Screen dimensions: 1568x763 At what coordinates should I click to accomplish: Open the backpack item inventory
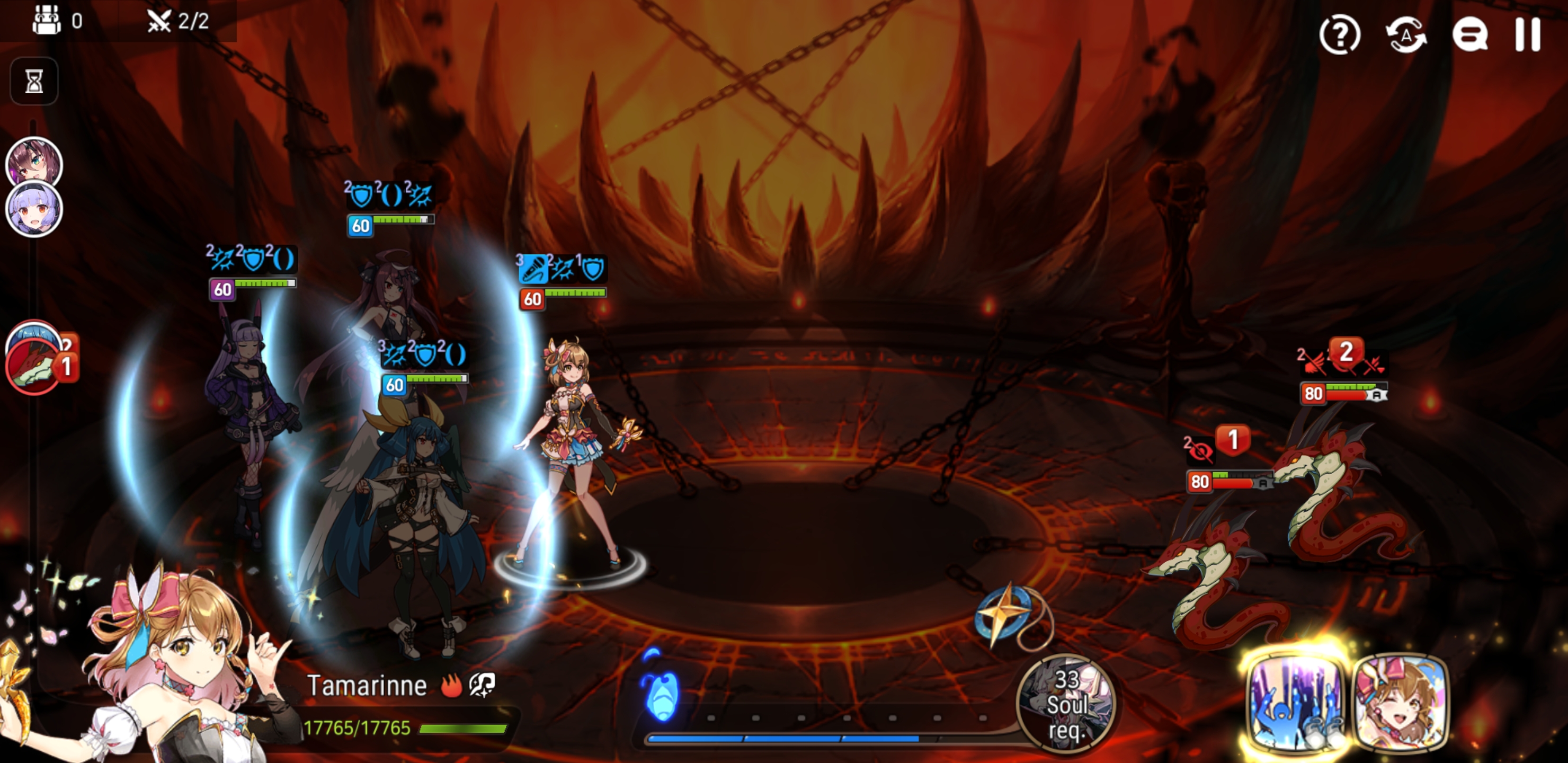click(49, 20)
